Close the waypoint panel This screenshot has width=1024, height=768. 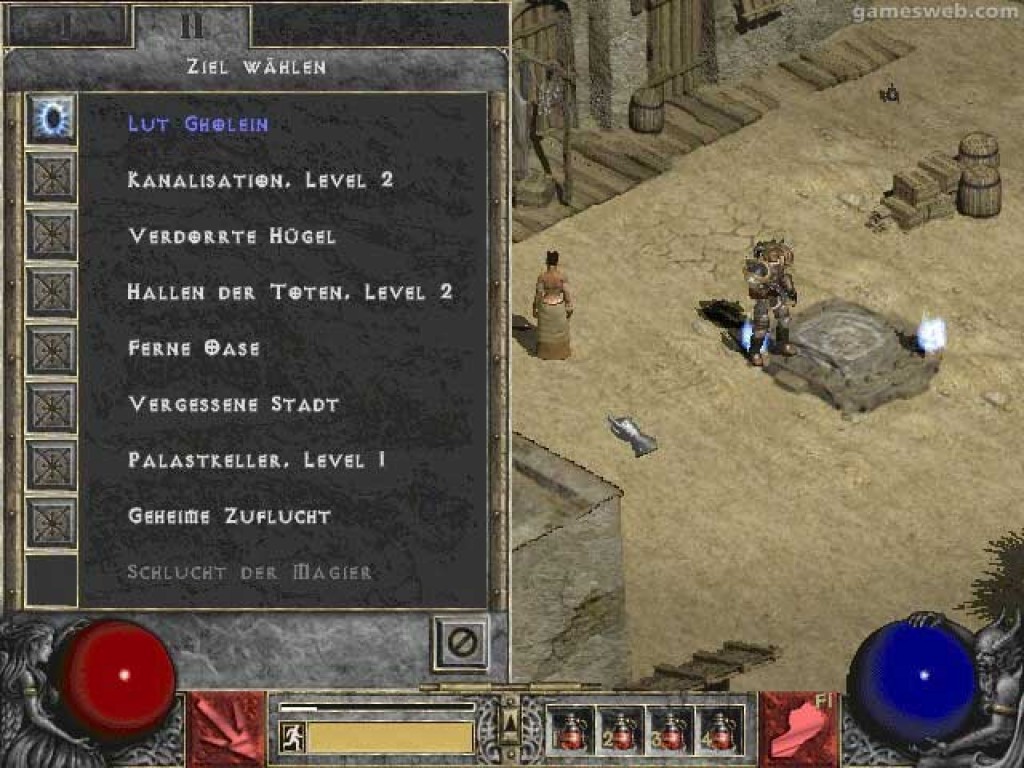point(461,642)
